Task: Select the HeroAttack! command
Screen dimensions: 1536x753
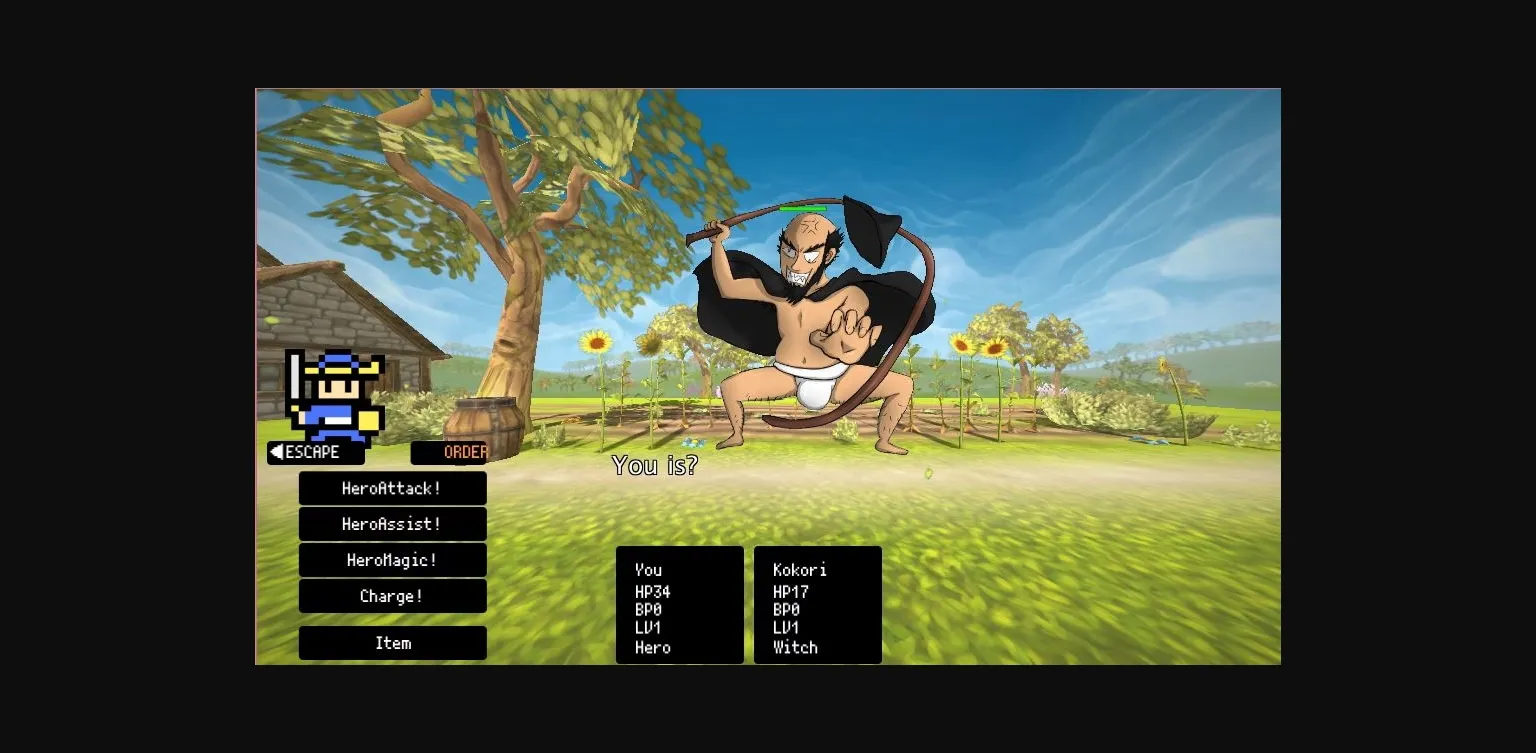Action: click(392, 488)
